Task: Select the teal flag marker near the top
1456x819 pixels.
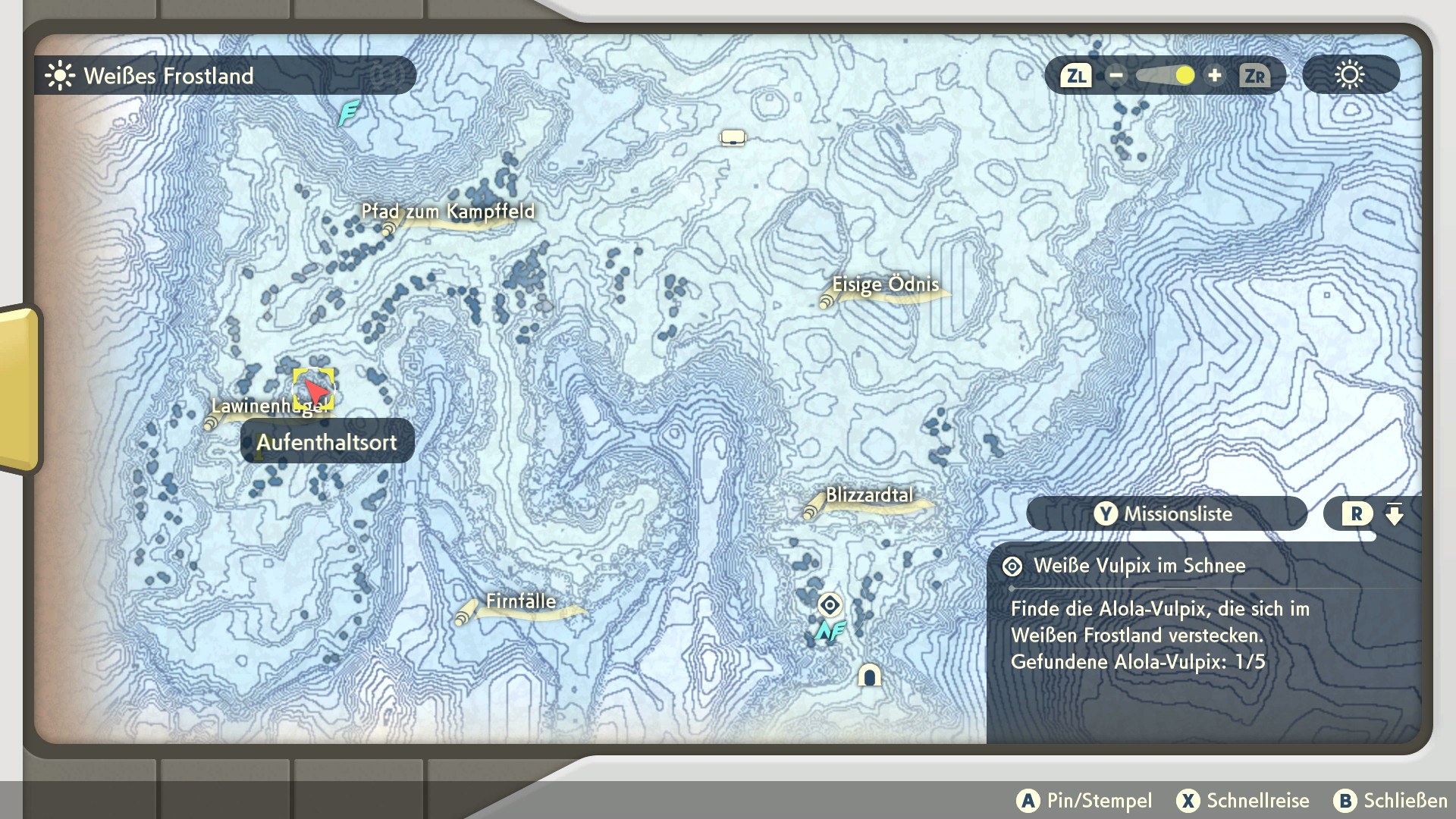Action: 348,114
